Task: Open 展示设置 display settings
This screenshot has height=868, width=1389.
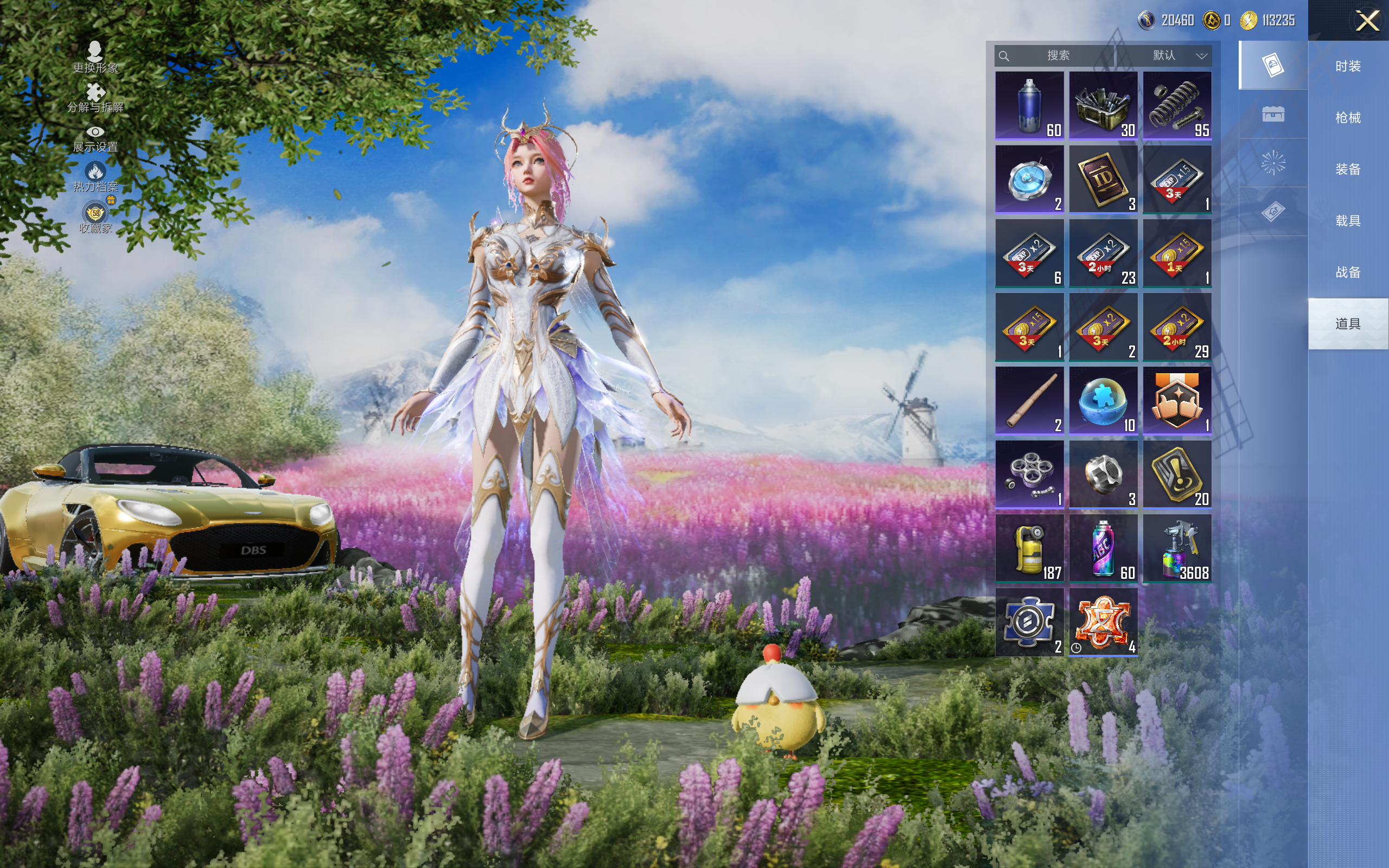Action: pyautogui.click(x=95, y=138)
